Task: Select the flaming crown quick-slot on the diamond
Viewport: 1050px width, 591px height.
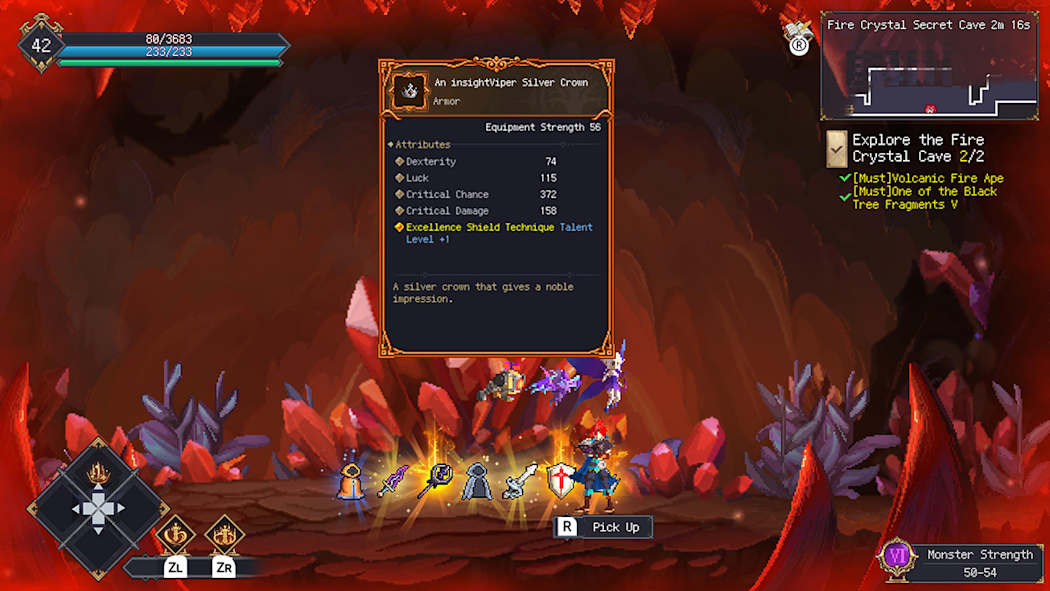Action: point(98,471)
